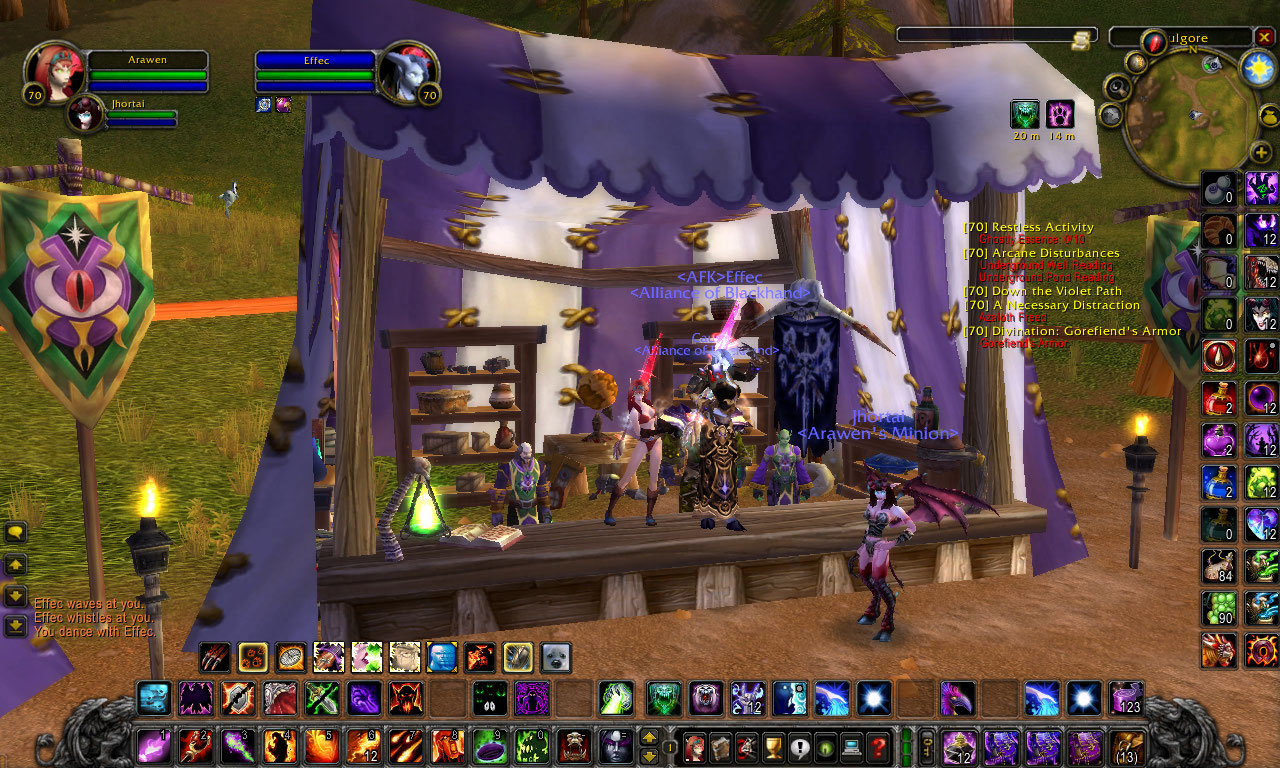This screenshot has width=1280, height=768.
Task: Select the Jhortal pet portrait
Action: click(x=84, y=113)
